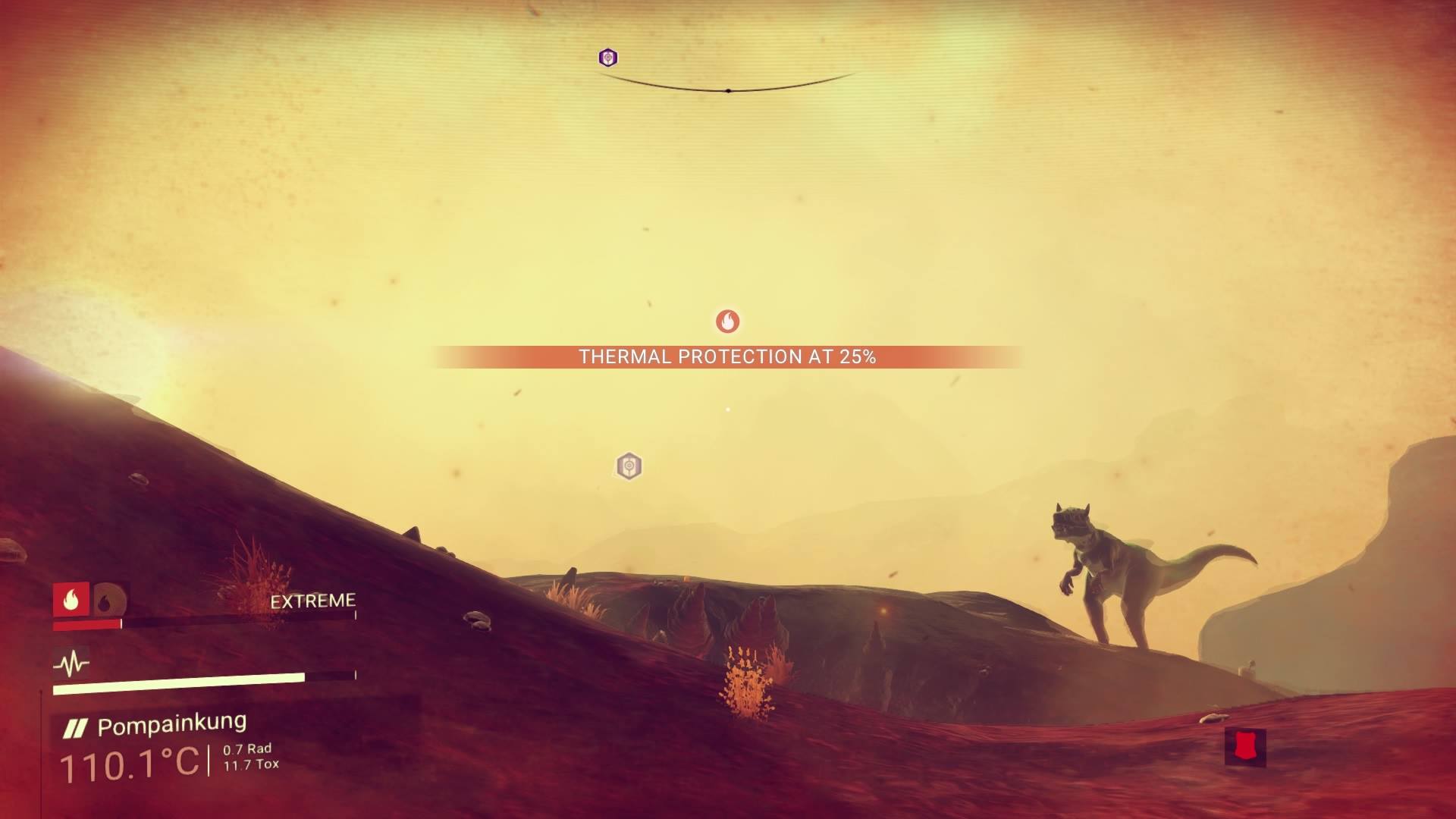Image resolution: width=1456 pixels, height=819 pixels.
Task: Click the purple hexagon compass marker
Action: point(607,58)
